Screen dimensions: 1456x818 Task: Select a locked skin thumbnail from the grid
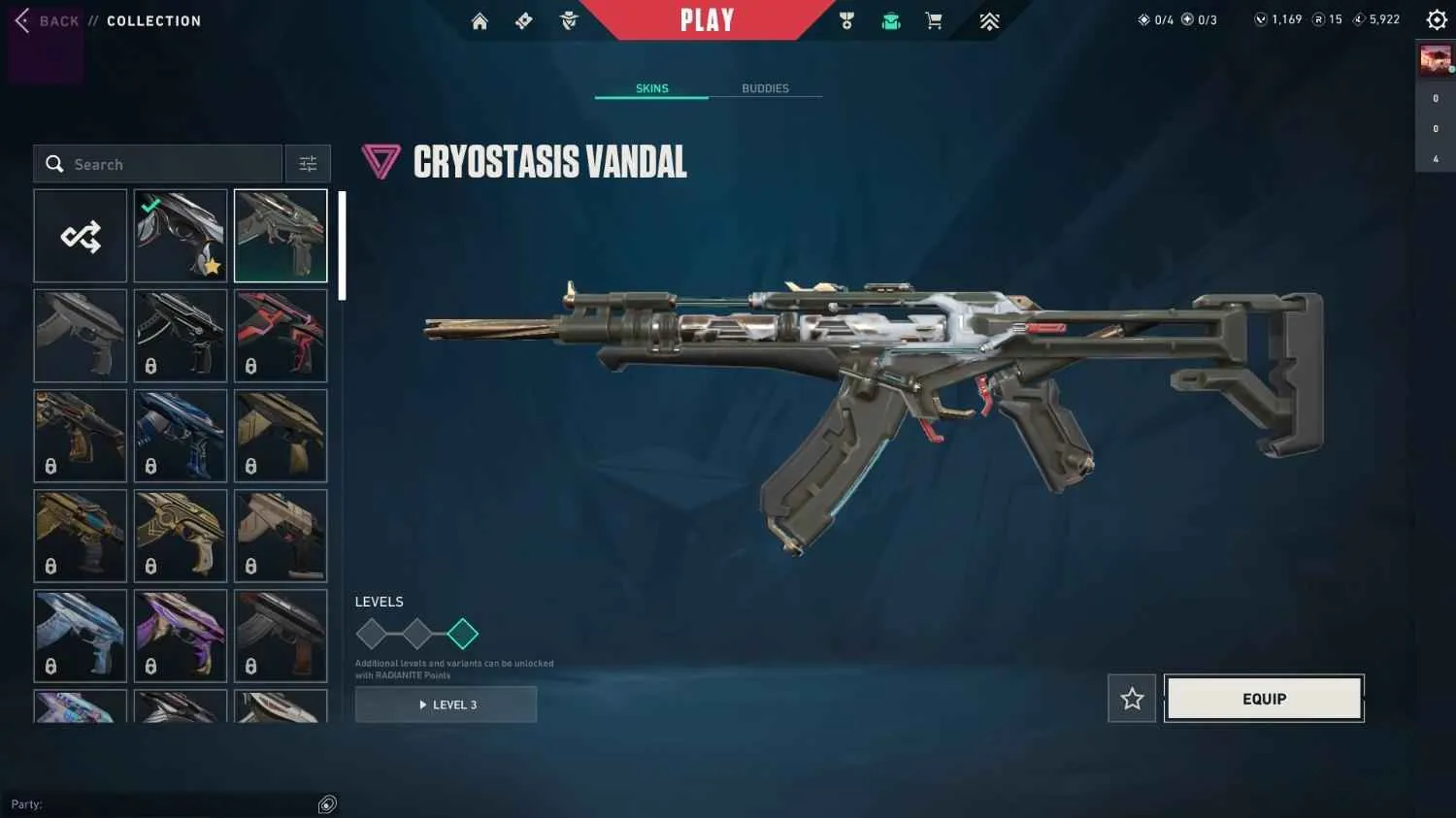(180, 335)
